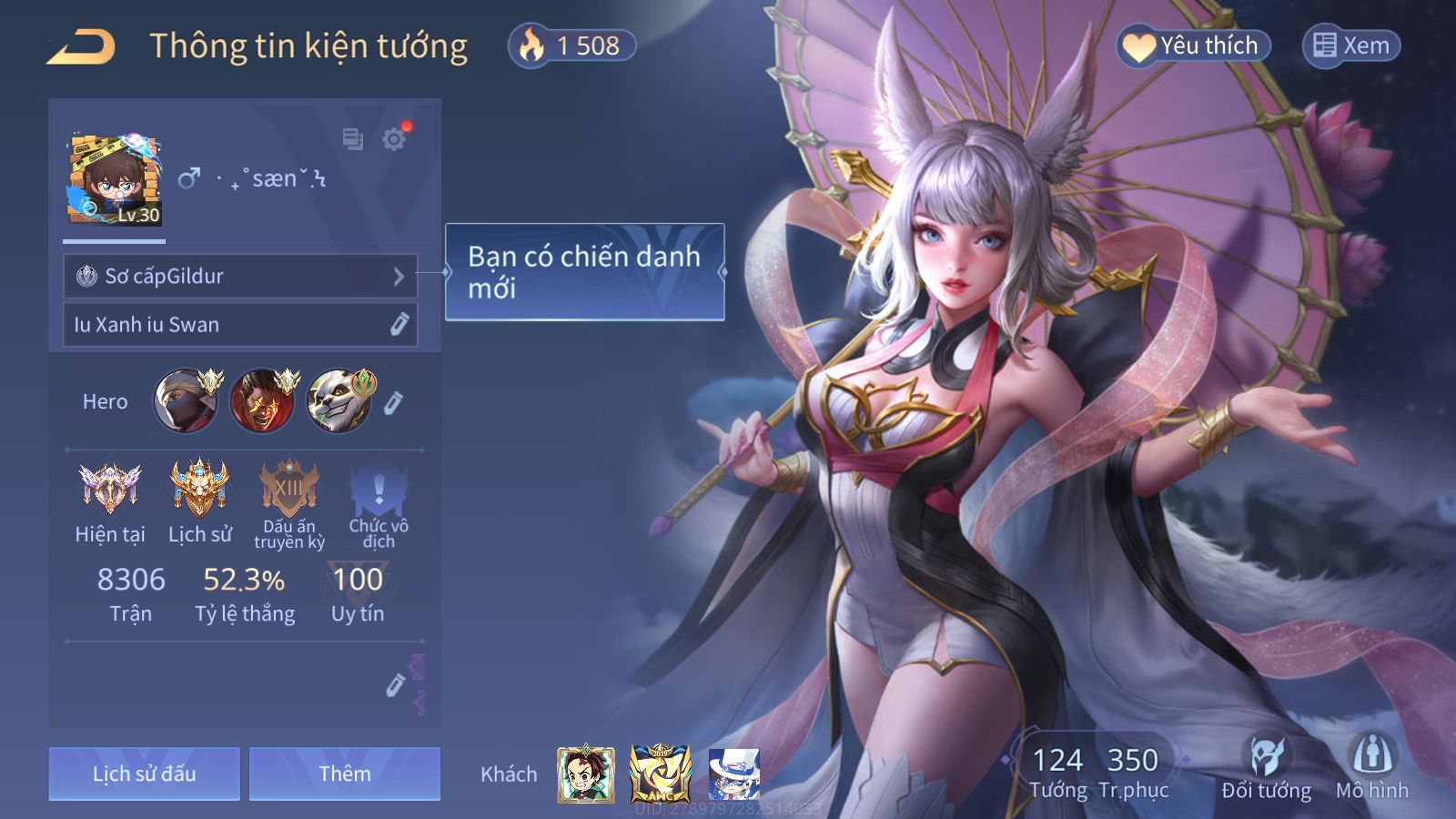Open the Dấu ấn truyền kỳ badge
Viewport: 1456px width, 819px height.
[x=289, y=489]
